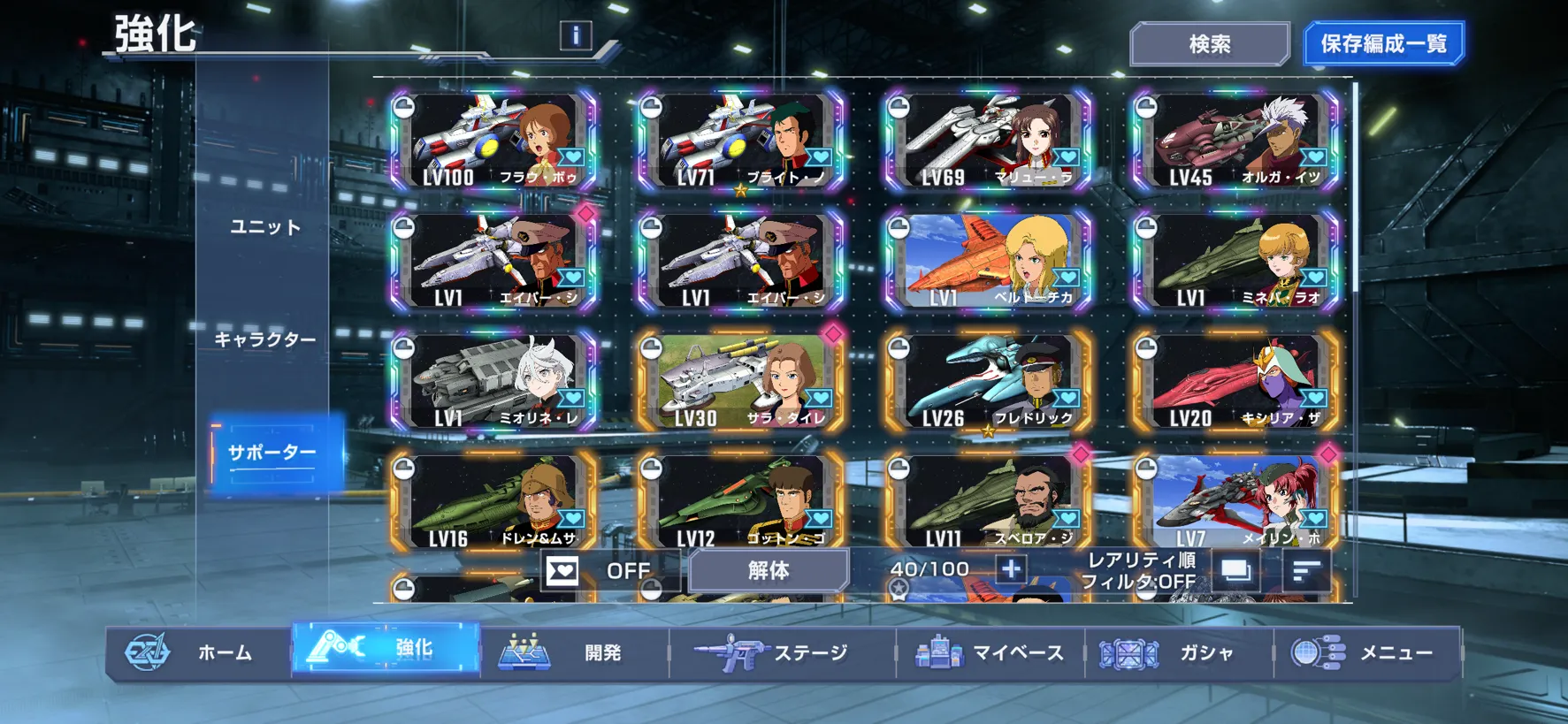The image size is (1568, 724).
Task: Switch to the キャラクター tab
Action: tap(265, 339)
